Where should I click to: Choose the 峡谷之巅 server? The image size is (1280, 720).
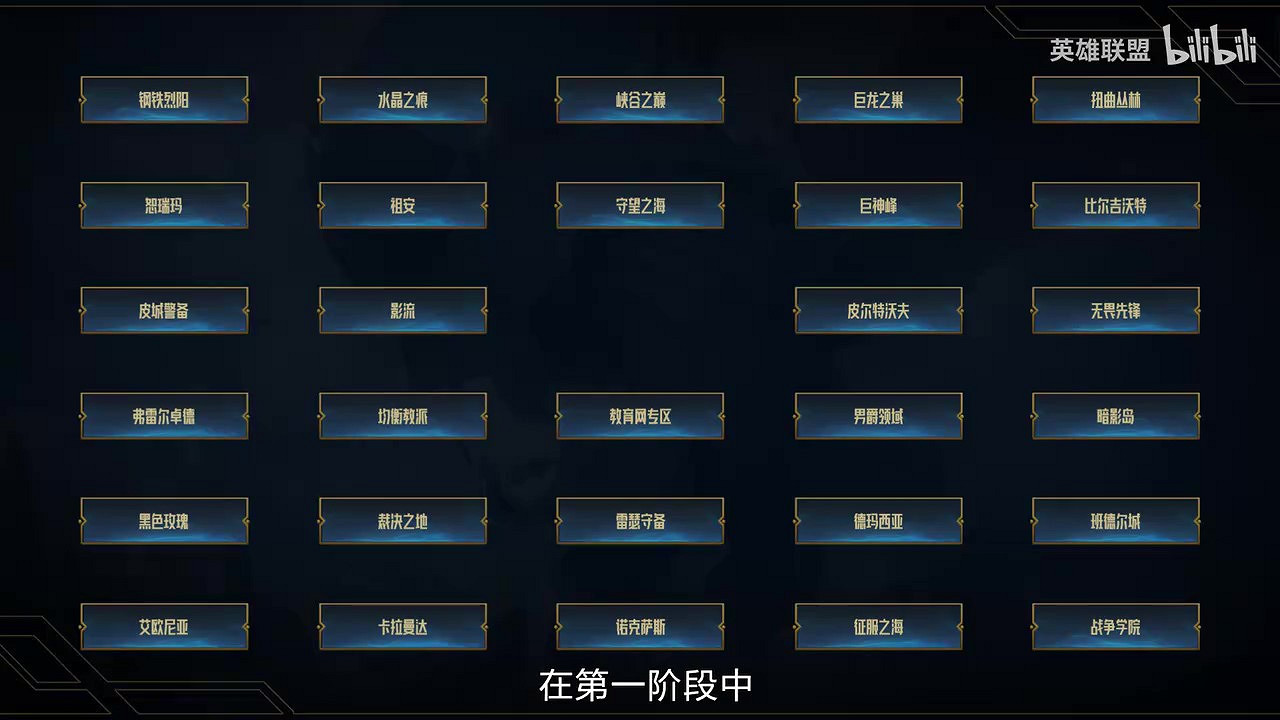pos(640,100)
